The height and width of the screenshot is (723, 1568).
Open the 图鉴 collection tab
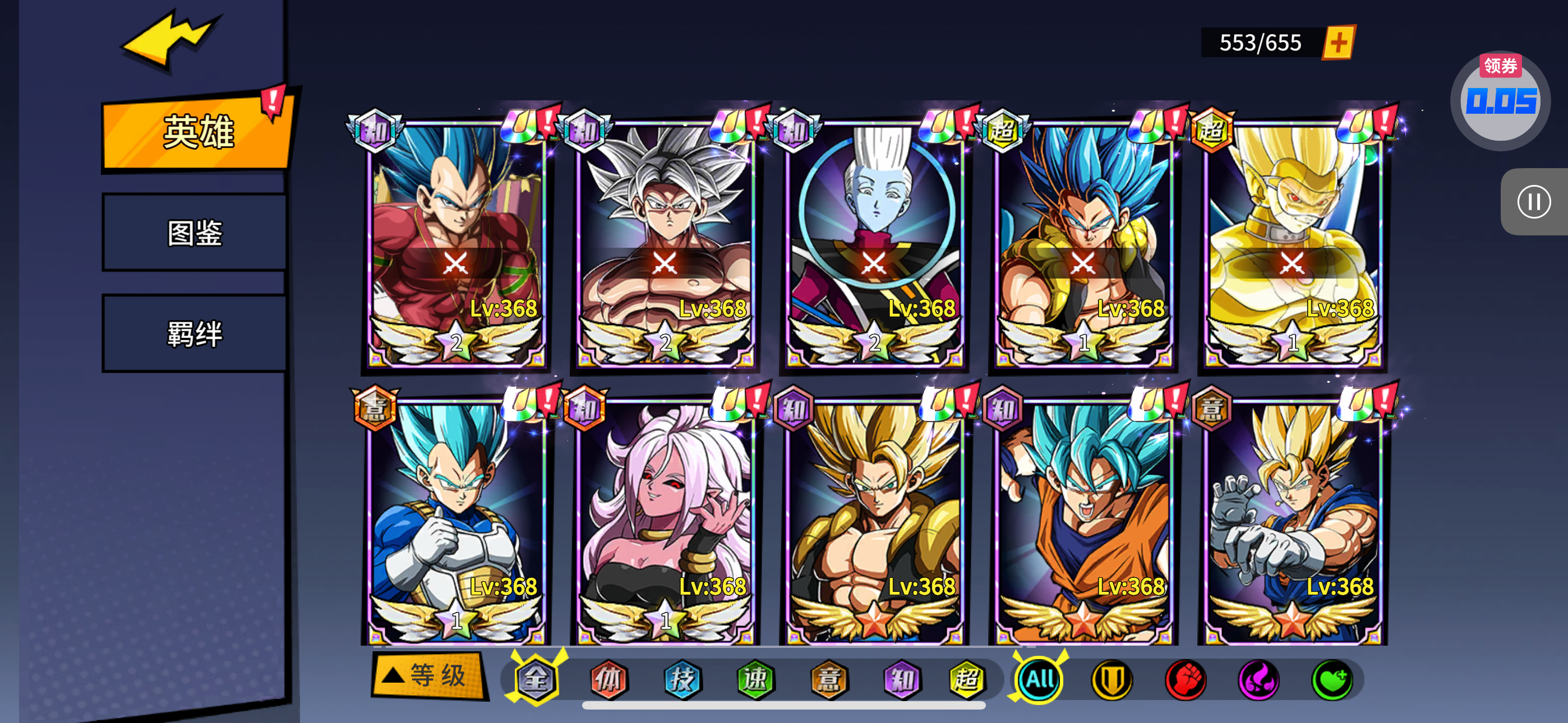(x=195, y=233)
